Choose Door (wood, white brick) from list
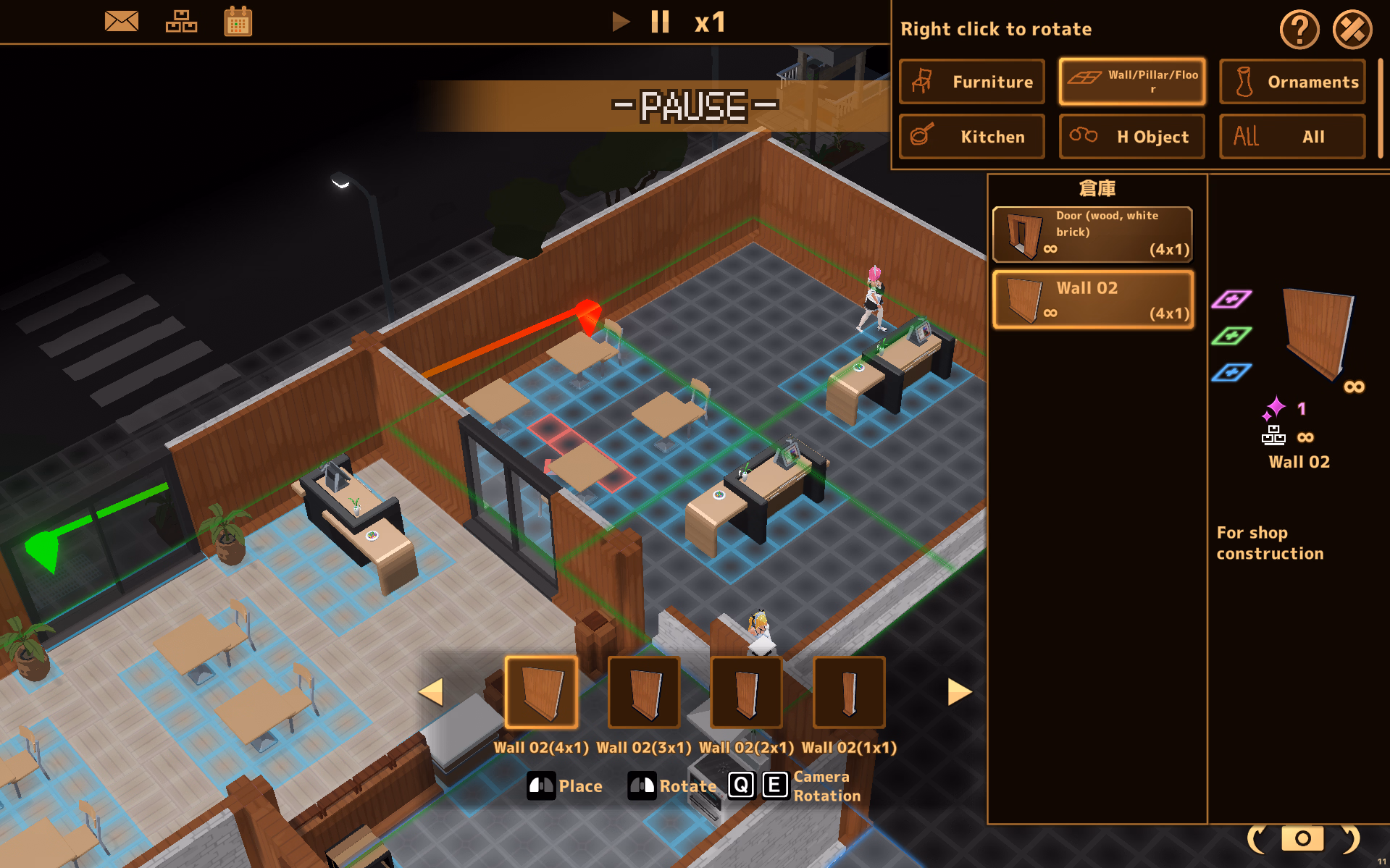Image resolution: width=1390 pixels, height=868 pixels. (x=1092, y=234)
